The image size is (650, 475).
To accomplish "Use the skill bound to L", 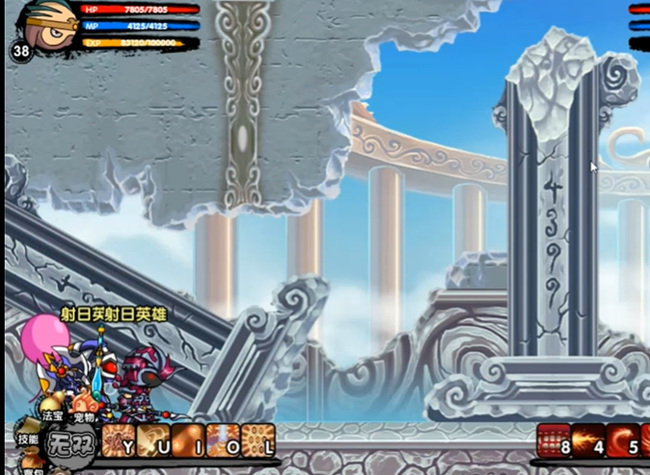I will click(258, 440).
